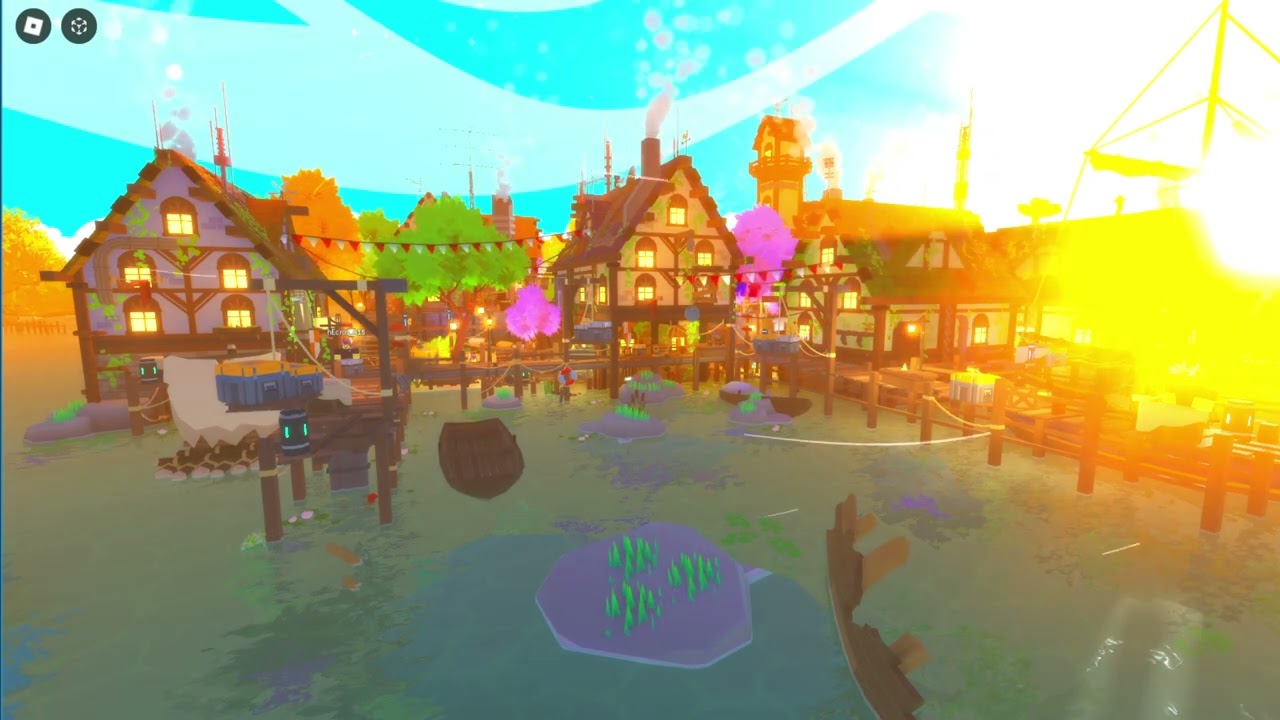The height and width of the screenshot is (720, 1280).
Task: Open the Roblox main menu
Action: coord(33,26)
